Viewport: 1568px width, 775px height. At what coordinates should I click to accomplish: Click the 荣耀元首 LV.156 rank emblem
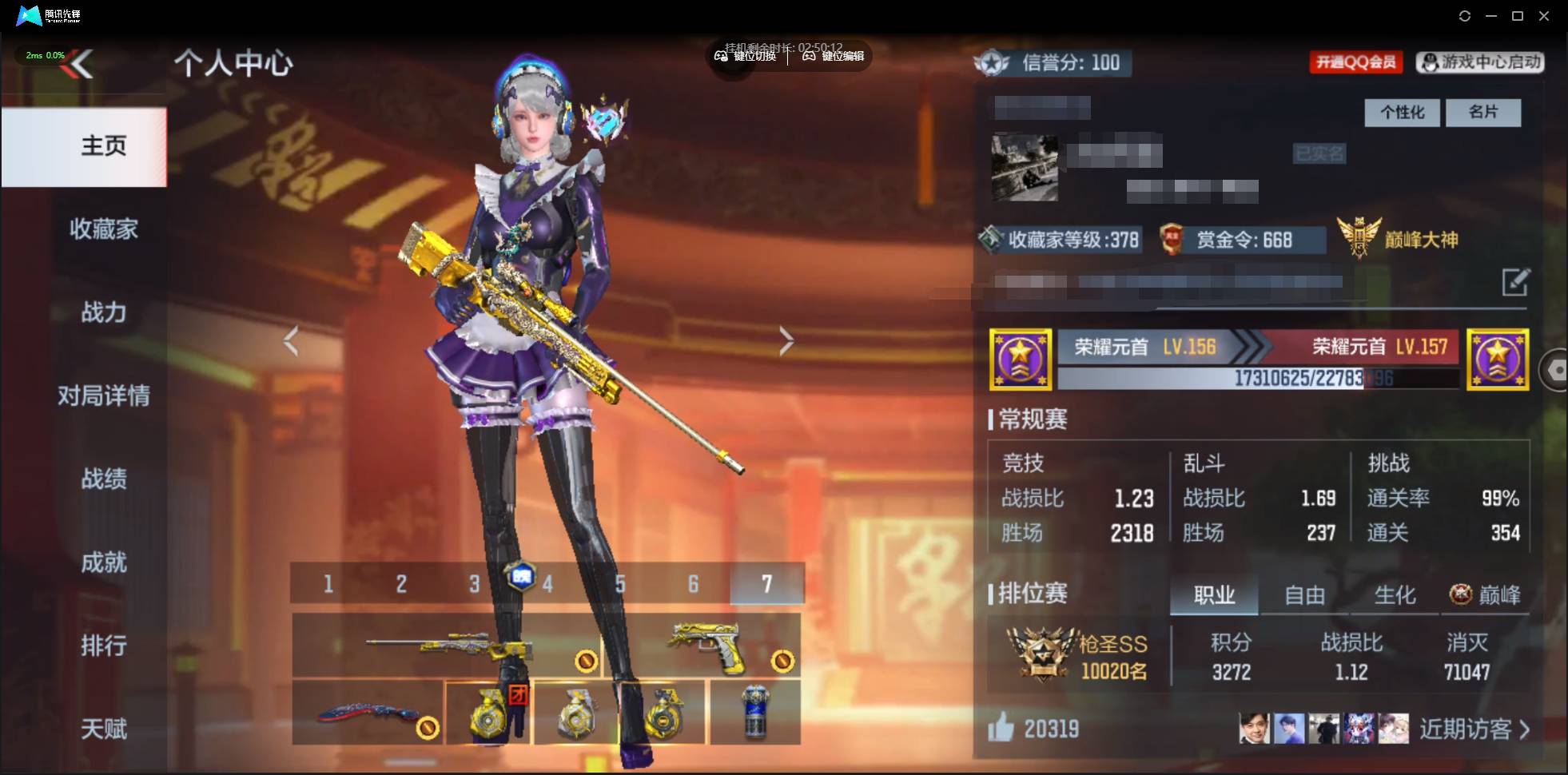1022,360
